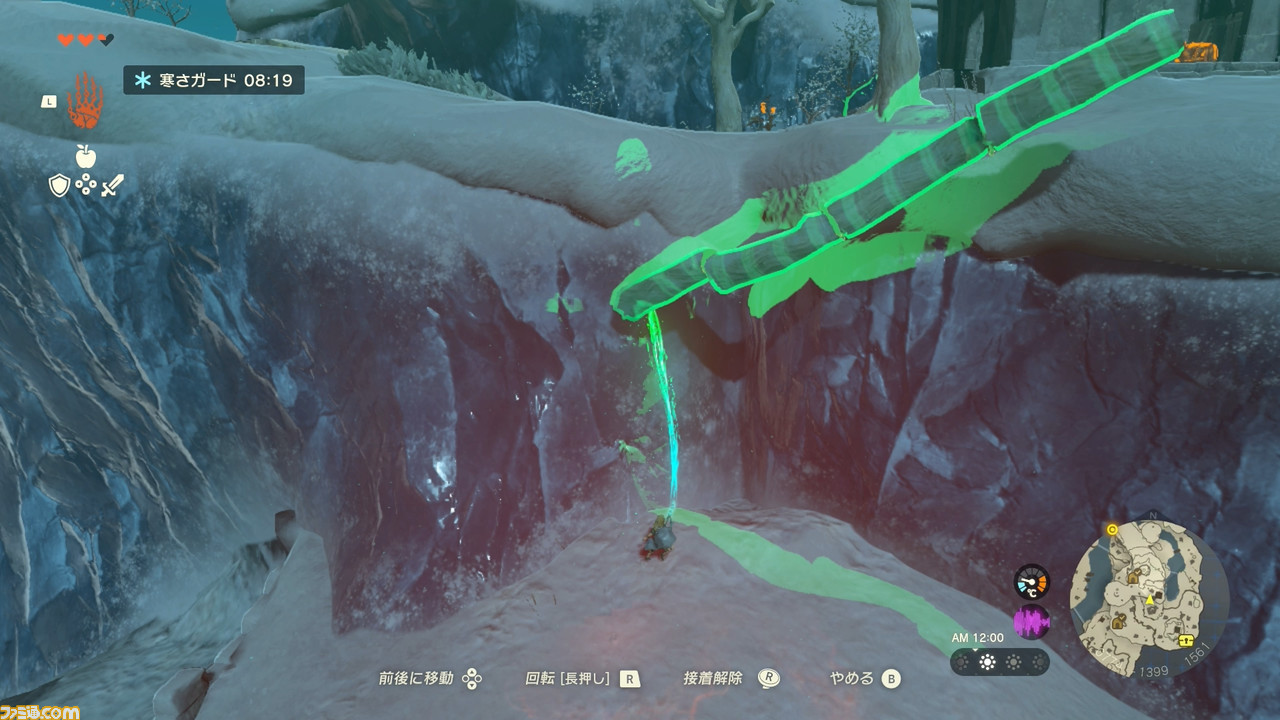This screenshot has height=720, width=1280.
Task: Open the sword weapon quick-select icon
Action: [111, 185]
